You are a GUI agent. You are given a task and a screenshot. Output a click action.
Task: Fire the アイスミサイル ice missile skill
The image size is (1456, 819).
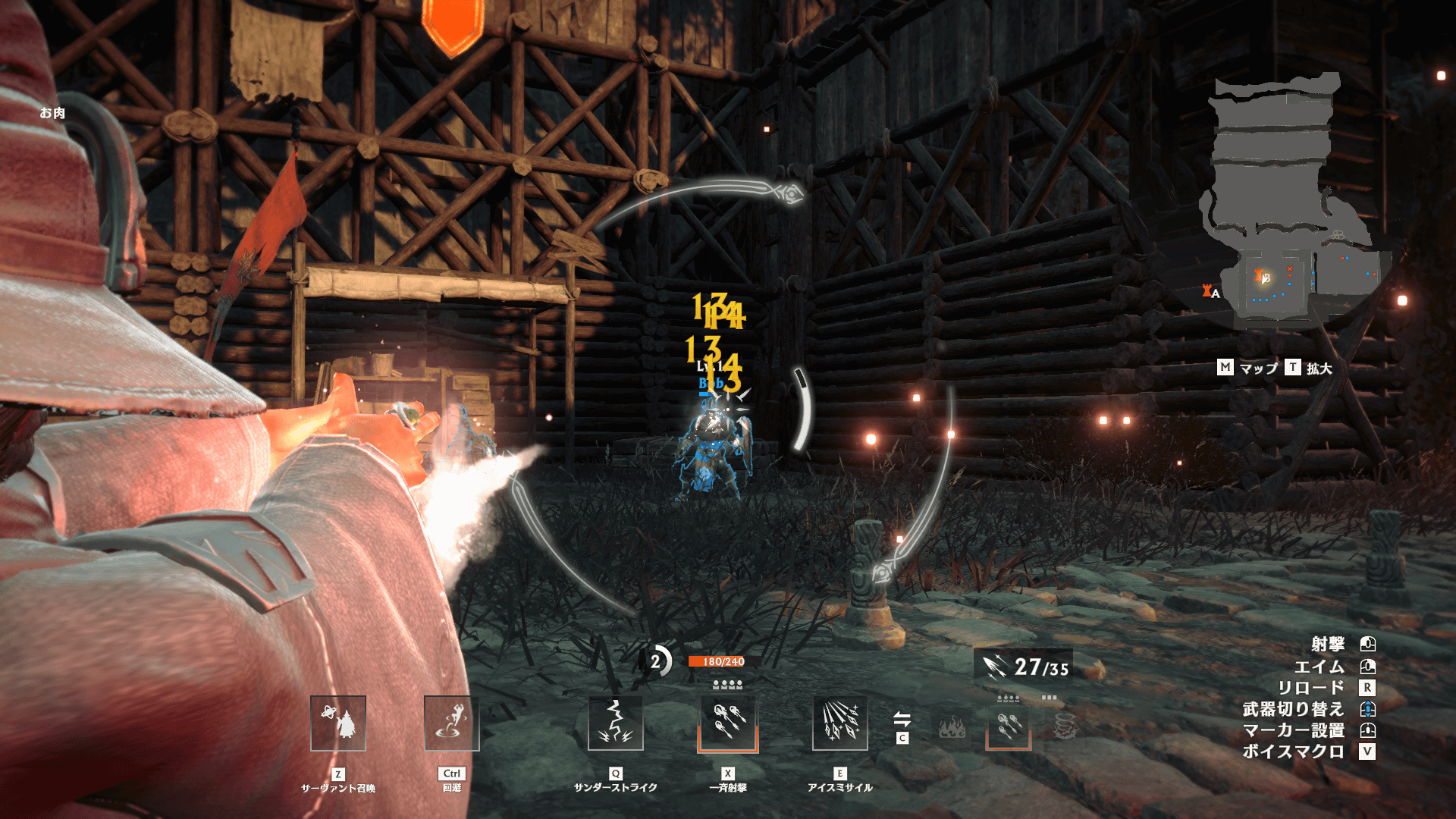pyautogui.click(x=840, y=723)
